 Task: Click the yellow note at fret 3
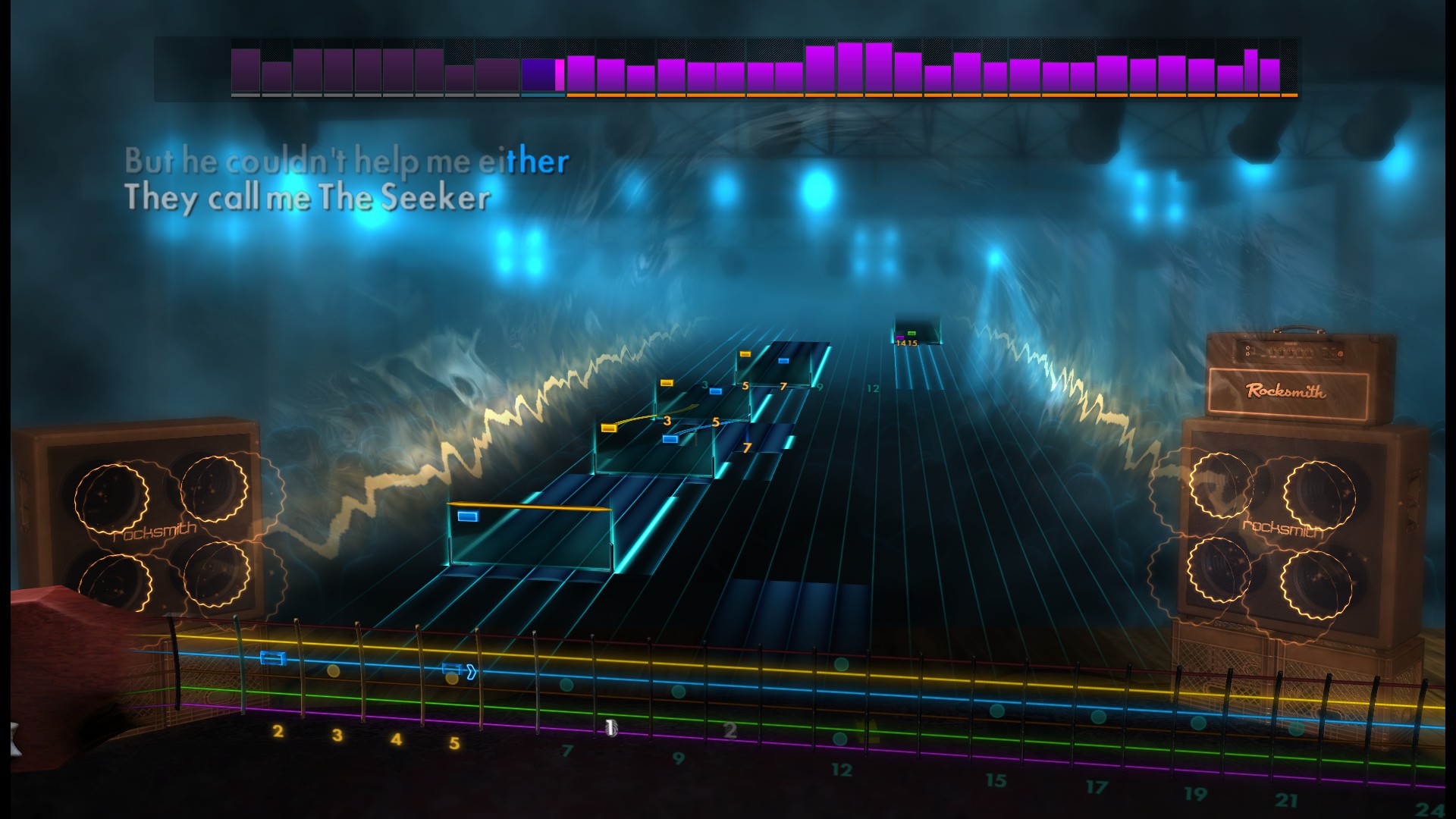click(666, 383)
